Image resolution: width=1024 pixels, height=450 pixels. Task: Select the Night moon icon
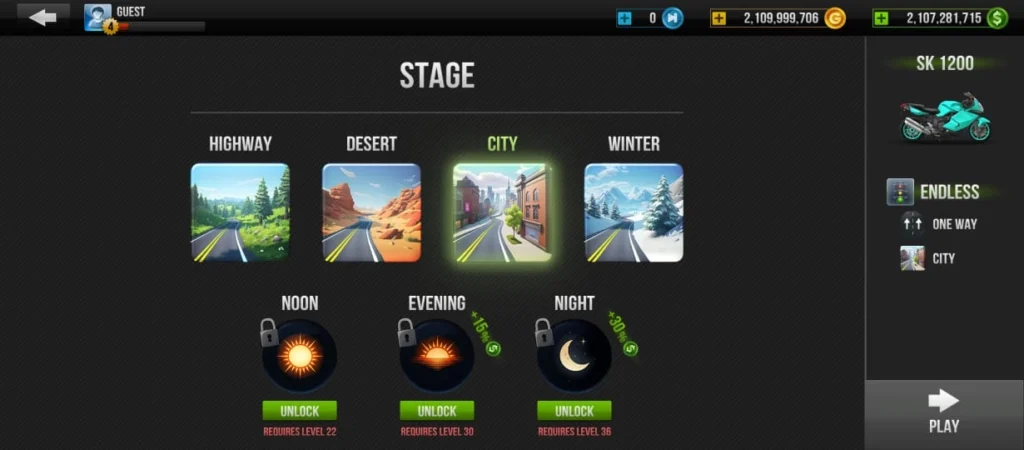[574, 356]
